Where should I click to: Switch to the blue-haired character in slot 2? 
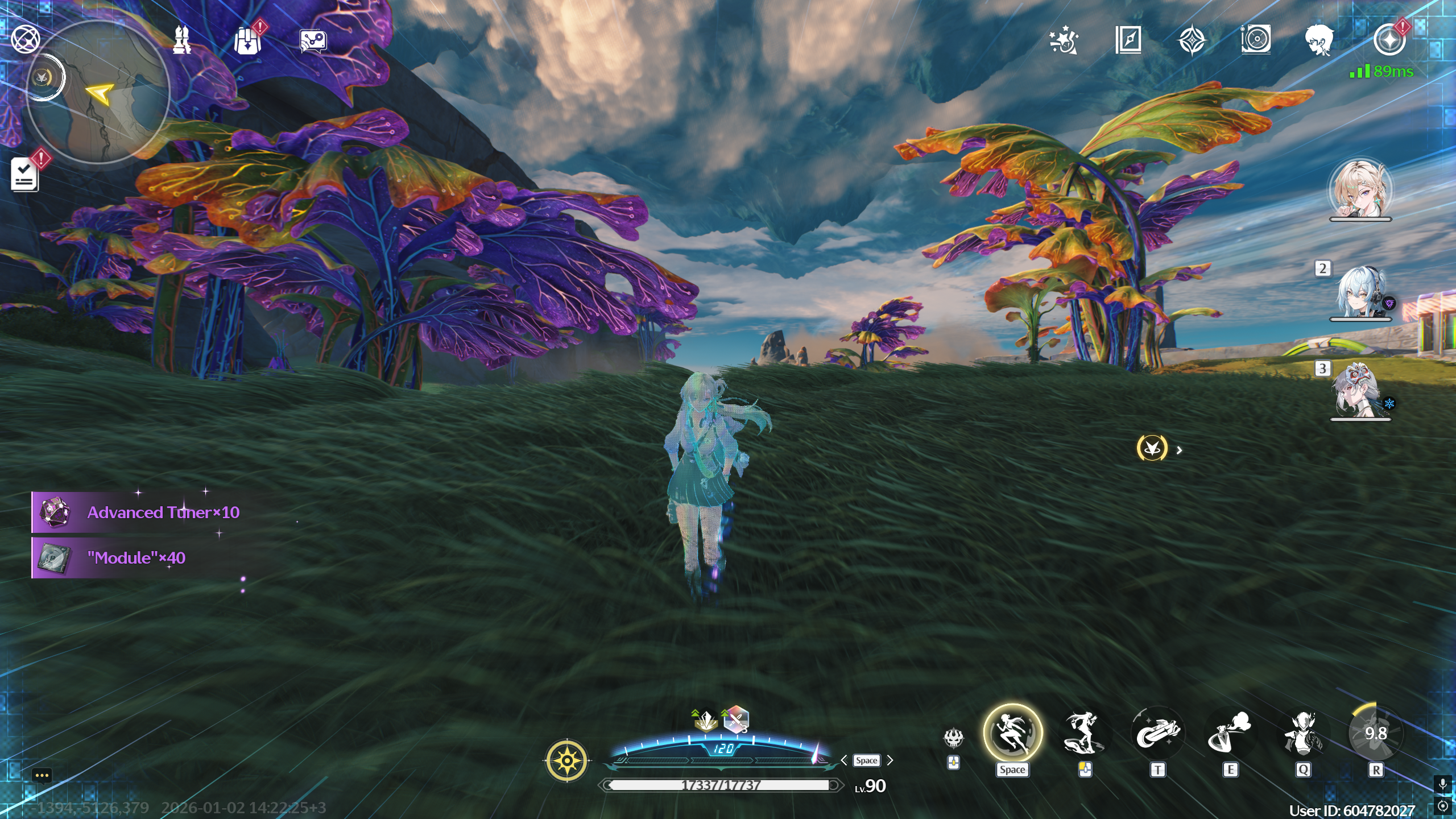(1360, 292)
